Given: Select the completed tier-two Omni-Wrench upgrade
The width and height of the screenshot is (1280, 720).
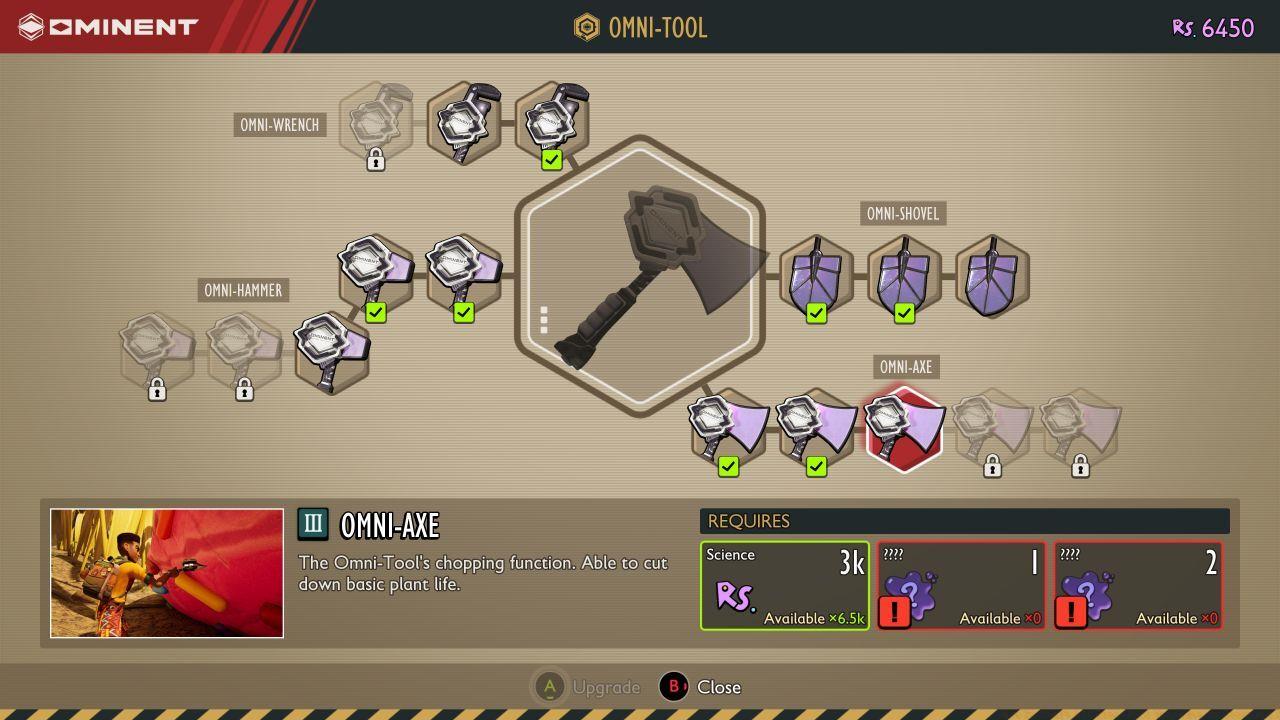Looking at the screenshot, I should [552, 120].
